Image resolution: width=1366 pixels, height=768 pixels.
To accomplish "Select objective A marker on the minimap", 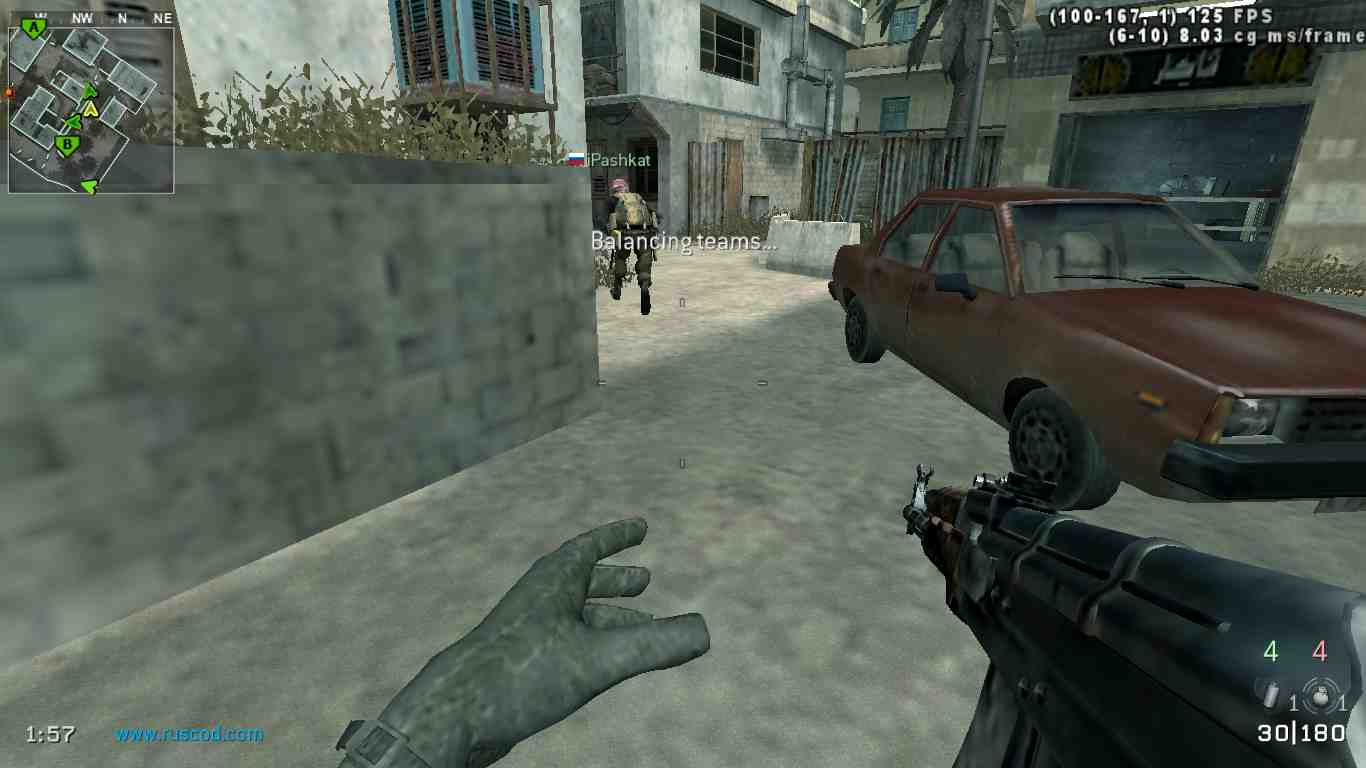I will (35, 28).
